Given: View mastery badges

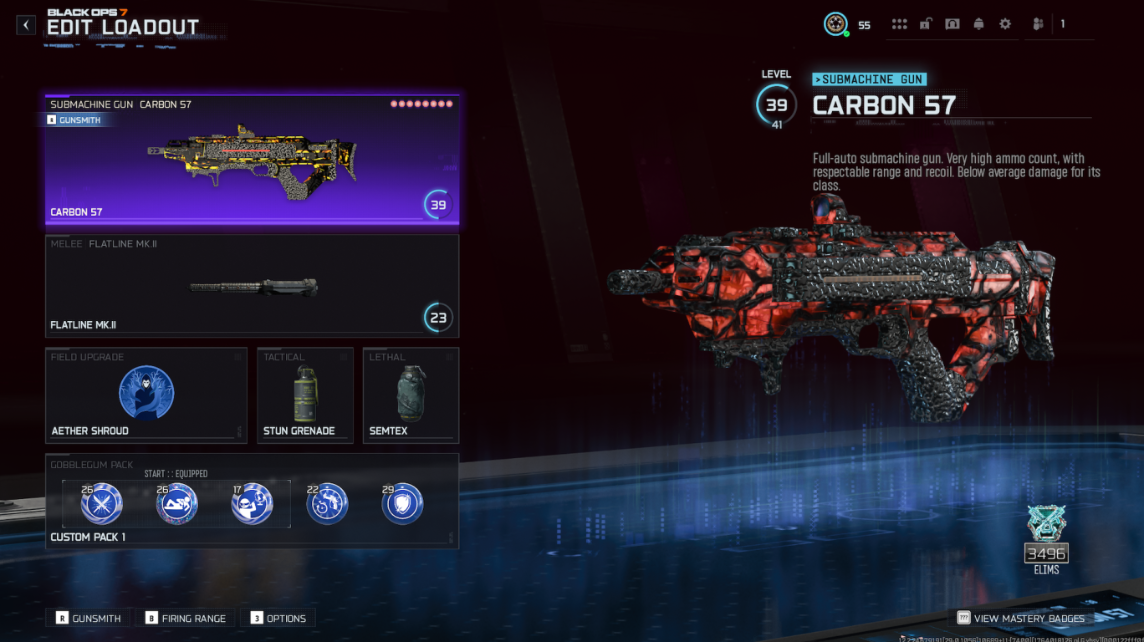Looking at the screenshot, I should tap(1020, 618).
